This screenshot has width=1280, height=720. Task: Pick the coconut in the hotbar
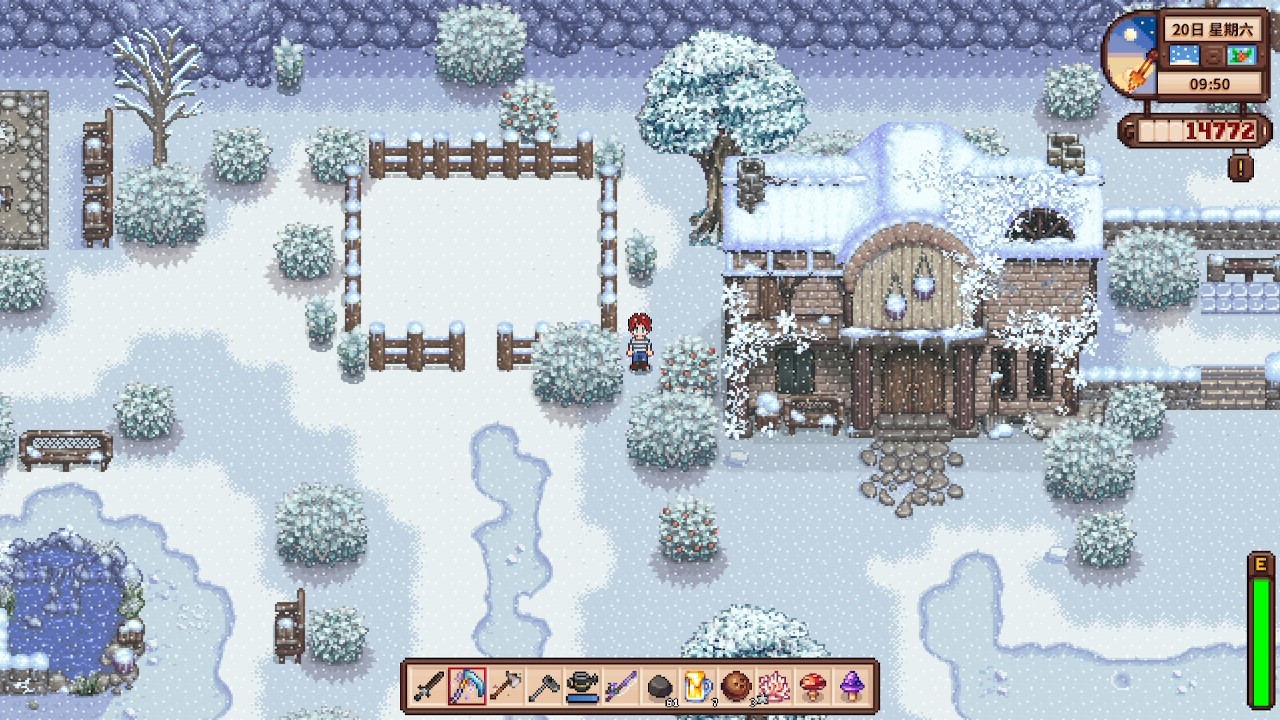[736, 686]
